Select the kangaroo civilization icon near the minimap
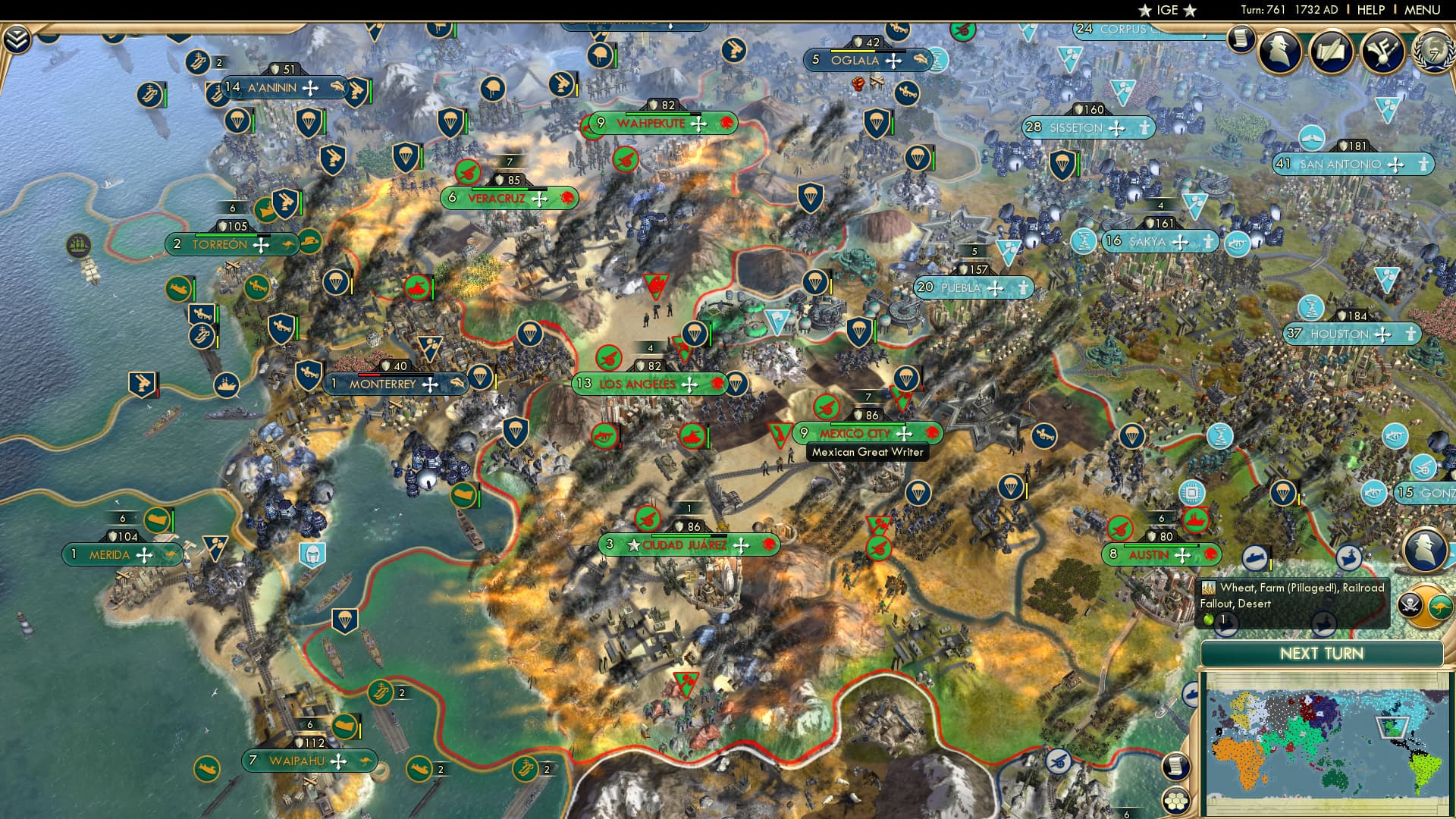The width and height of the screenshot is (1456, 819). [x=1441, y=607]
